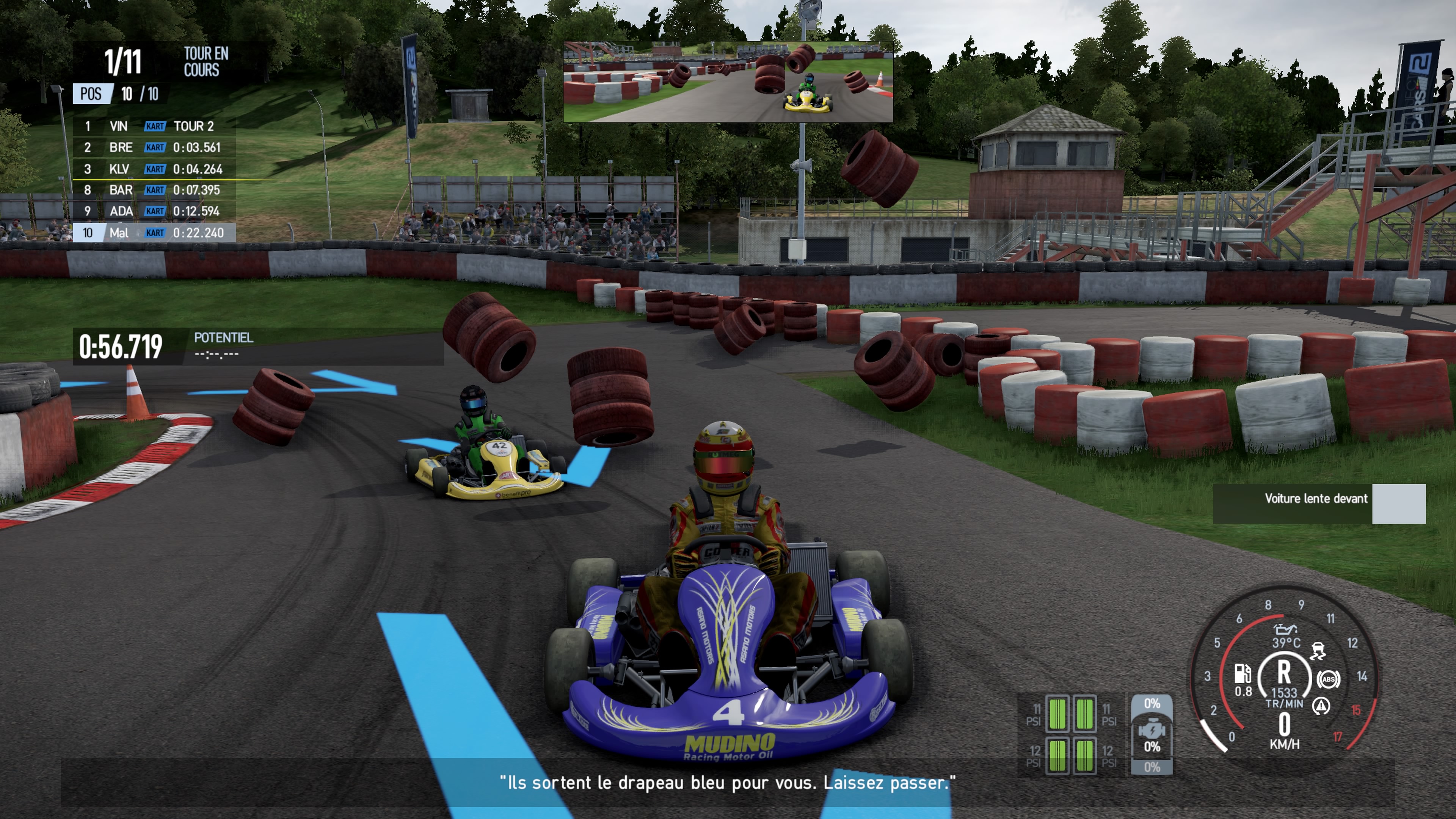Select BRE's row in the standings
Image resolution: width=1456 pixels, height=819 pixels.
(x=154, y=147)
